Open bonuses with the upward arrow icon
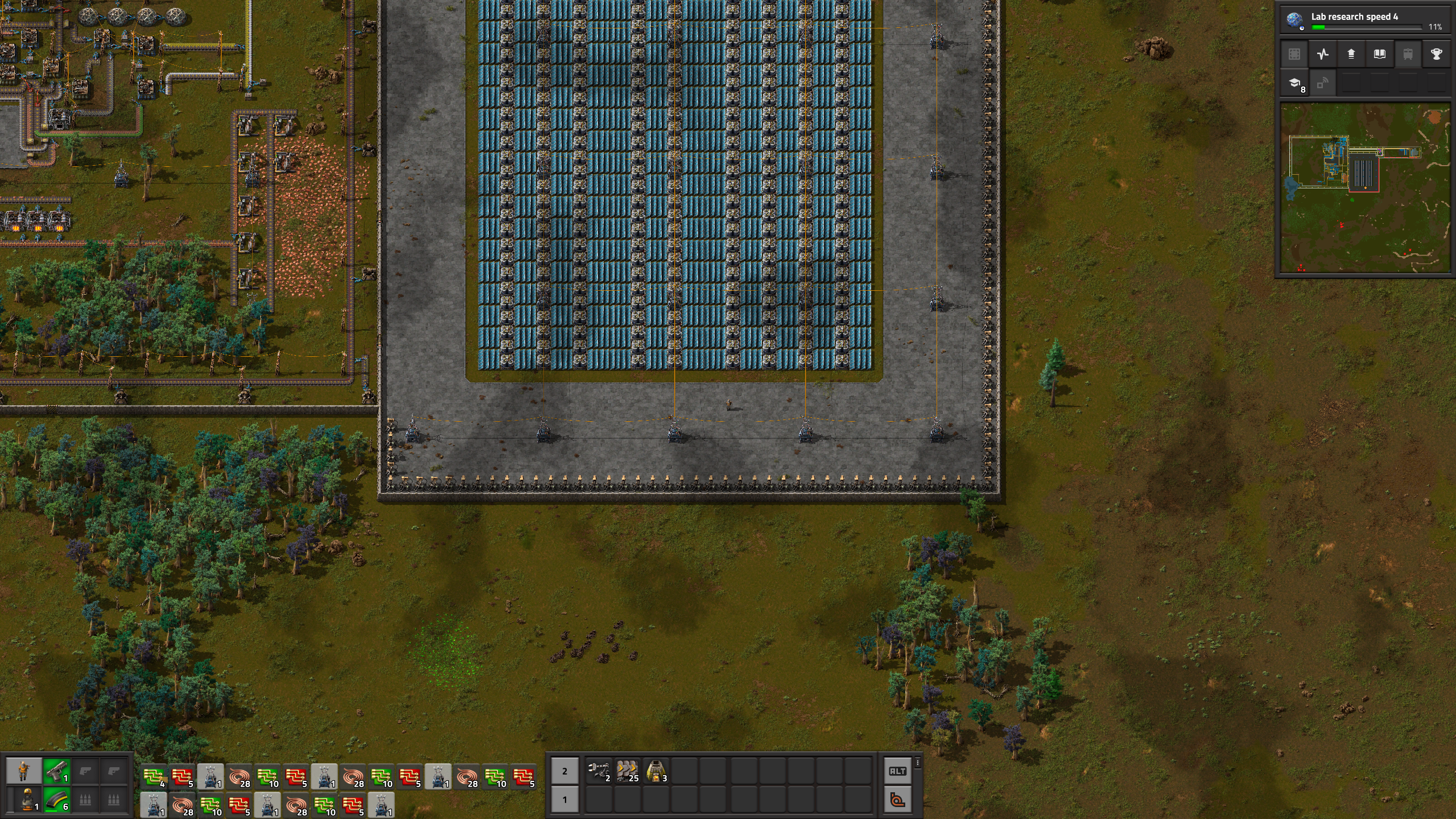This screenshot has height=819, width=1456. pyautogui.click(x=1351, y=54)
